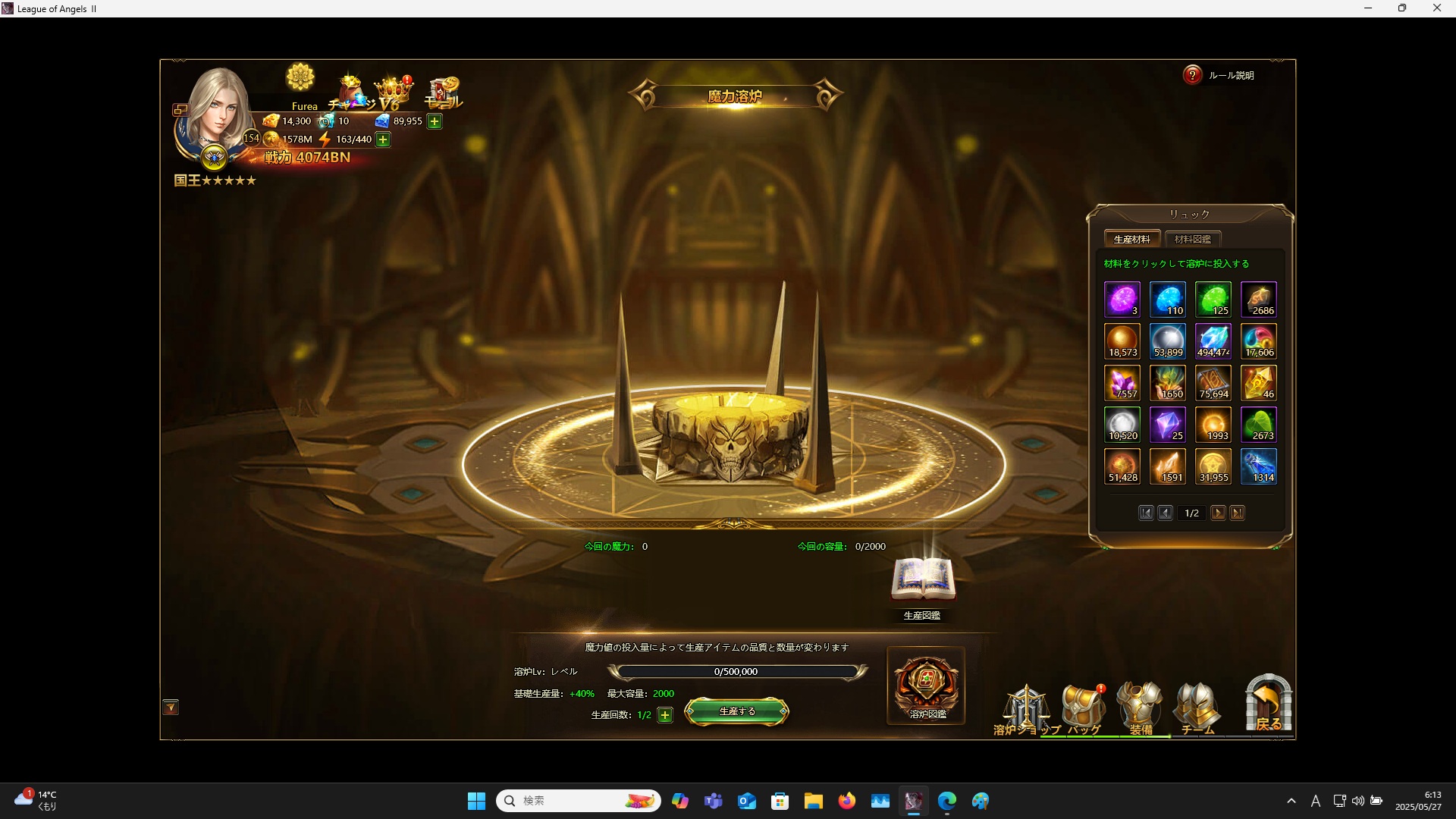Add production attempts with the plus button
This screenshot has width=1456, height=819.
click(665, 715)
